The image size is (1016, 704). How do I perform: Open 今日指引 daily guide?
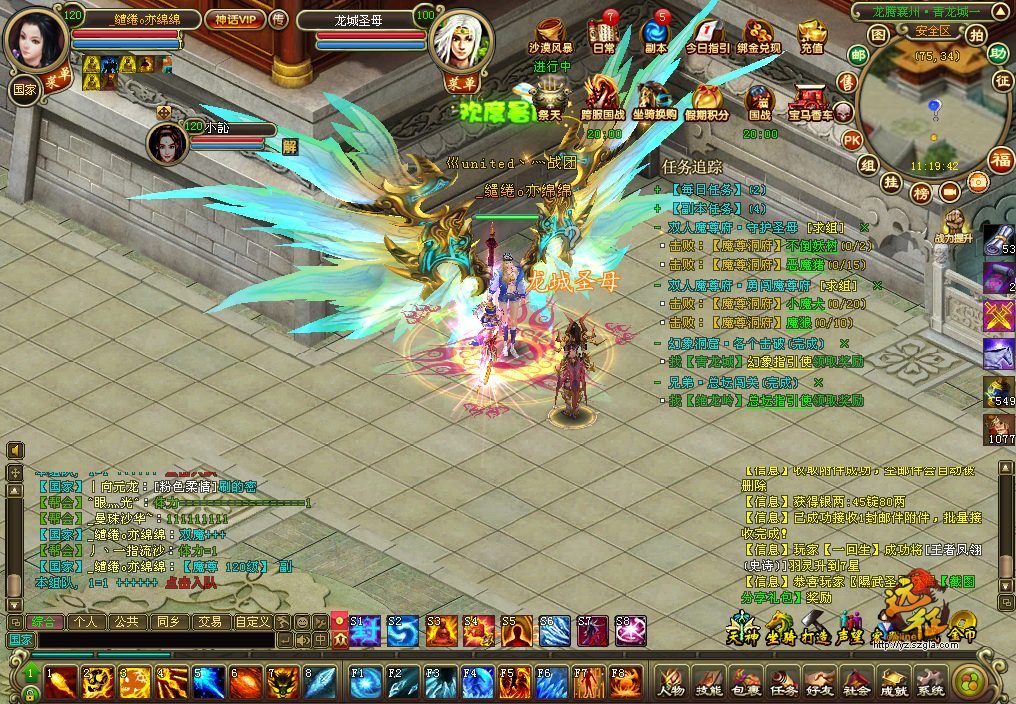click(x=707, y=36)
